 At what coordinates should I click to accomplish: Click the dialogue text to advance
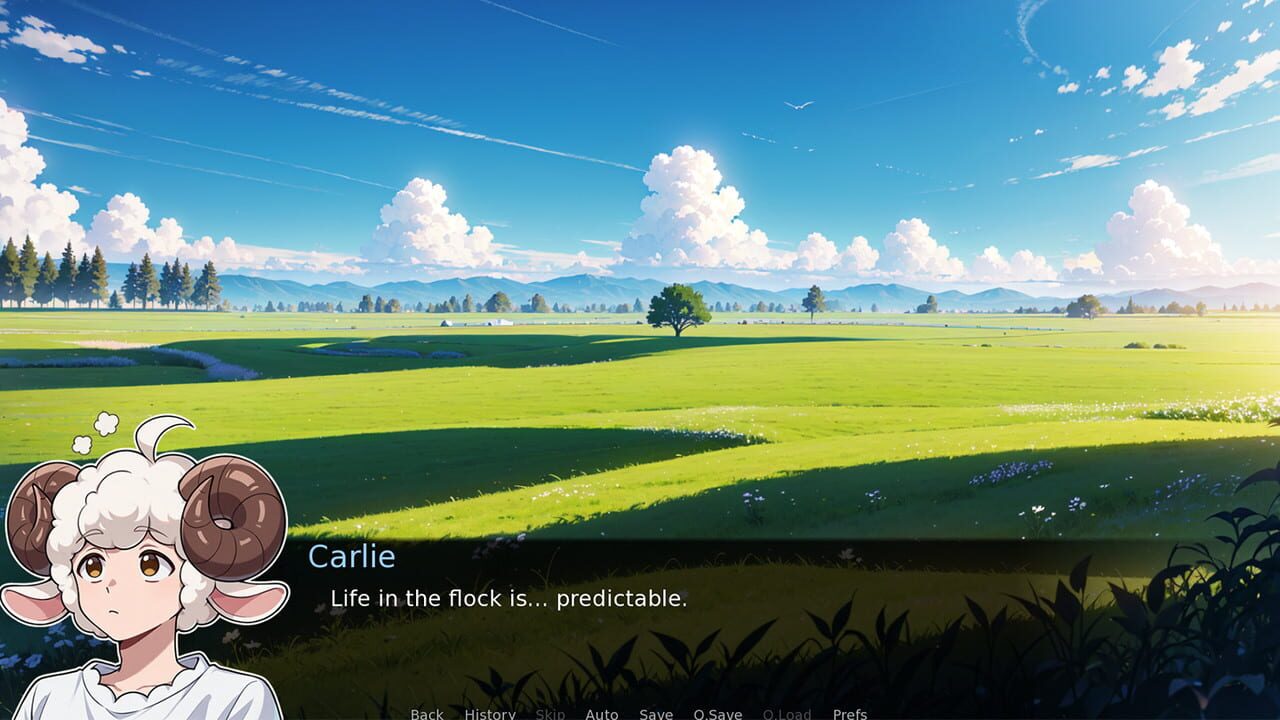510,599
